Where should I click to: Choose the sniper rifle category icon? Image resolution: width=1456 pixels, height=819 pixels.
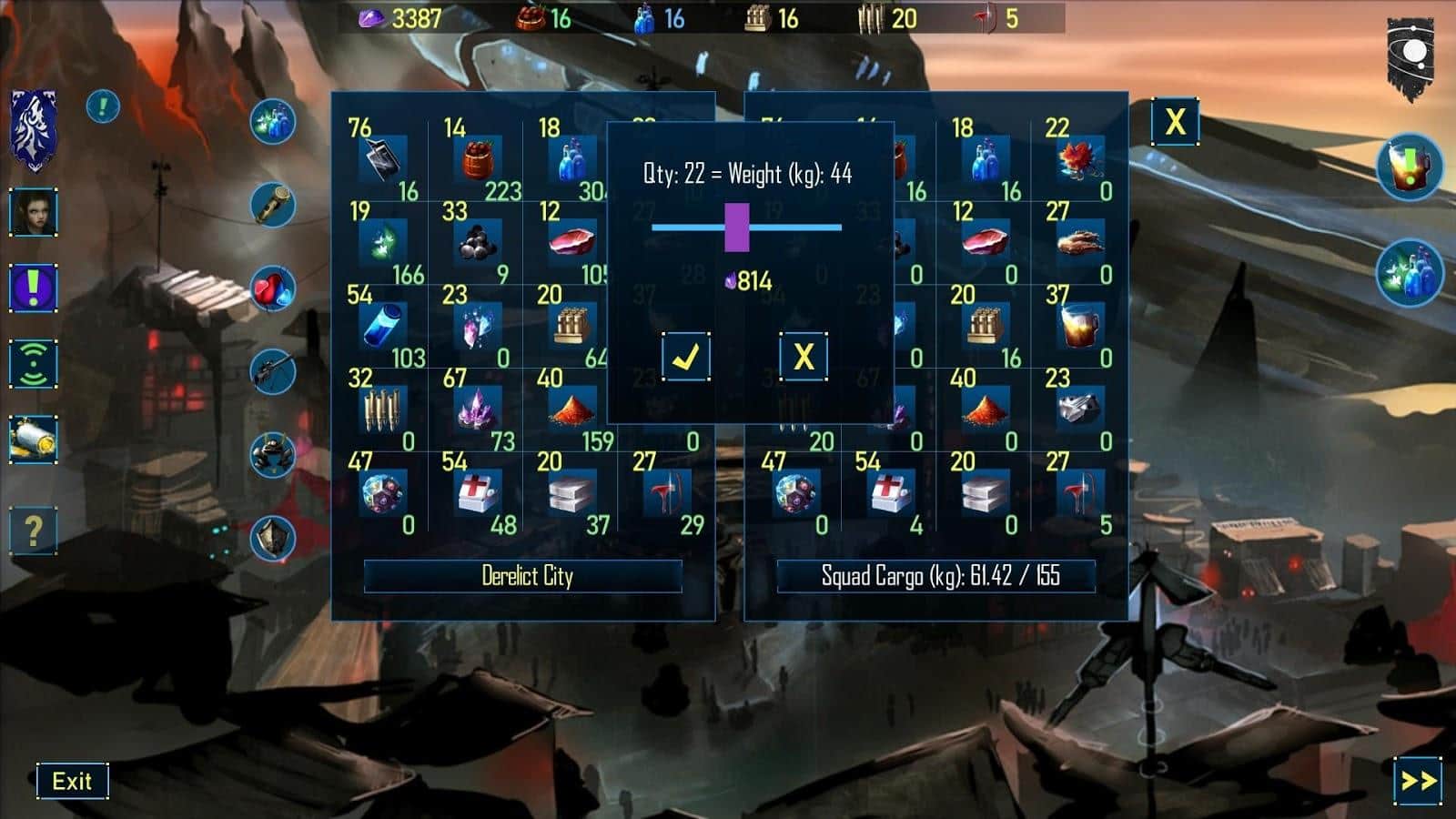(x=273, y=370)
